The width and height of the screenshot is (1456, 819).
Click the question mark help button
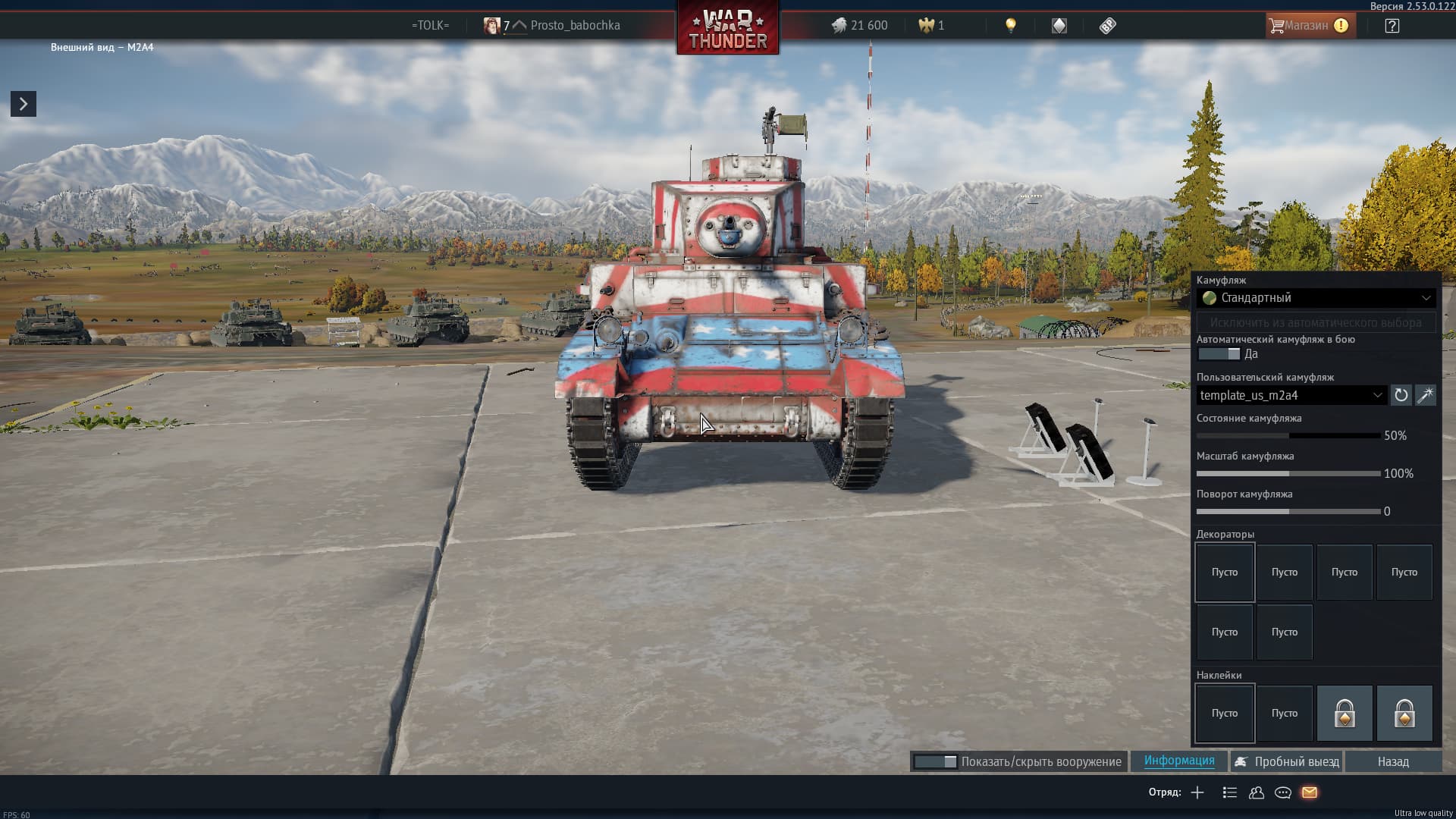1392,26
